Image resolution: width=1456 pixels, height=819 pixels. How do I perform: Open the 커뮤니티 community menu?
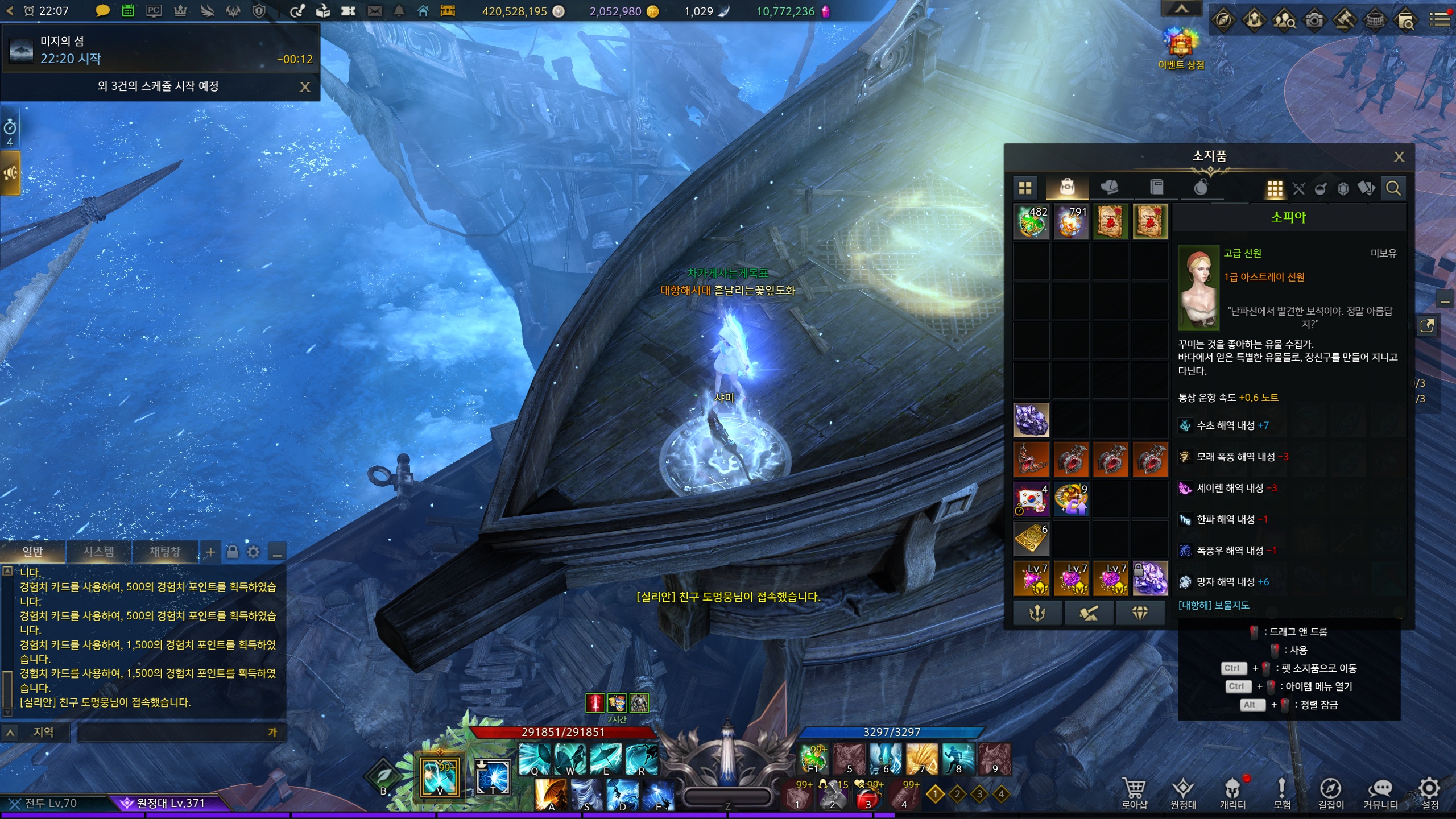coord(1380,793)
